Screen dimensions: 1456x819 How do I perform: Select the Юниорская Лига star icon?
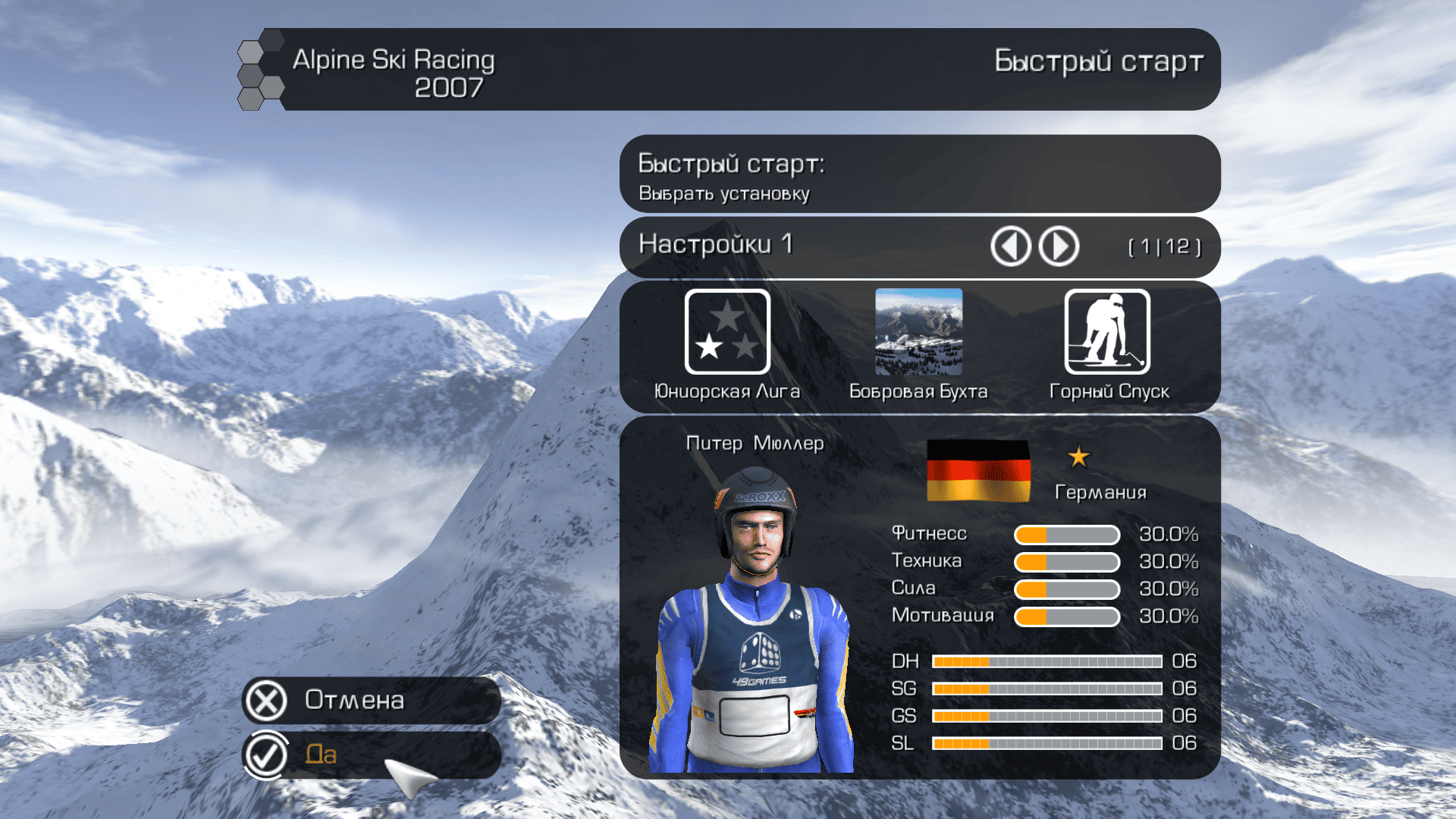pyautogui.click(x=727, y=332)
